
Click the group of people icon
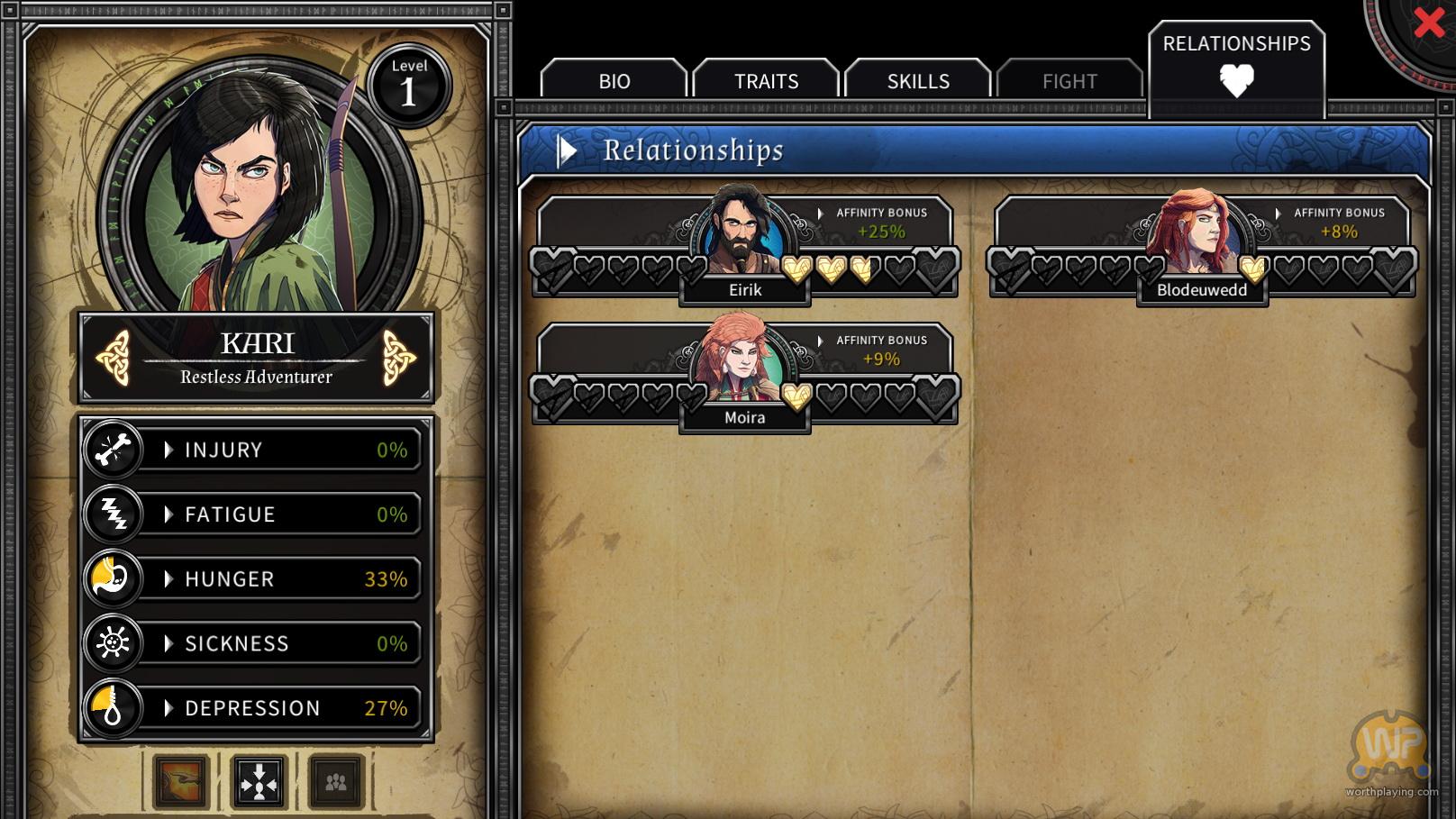tap(336, 781)
